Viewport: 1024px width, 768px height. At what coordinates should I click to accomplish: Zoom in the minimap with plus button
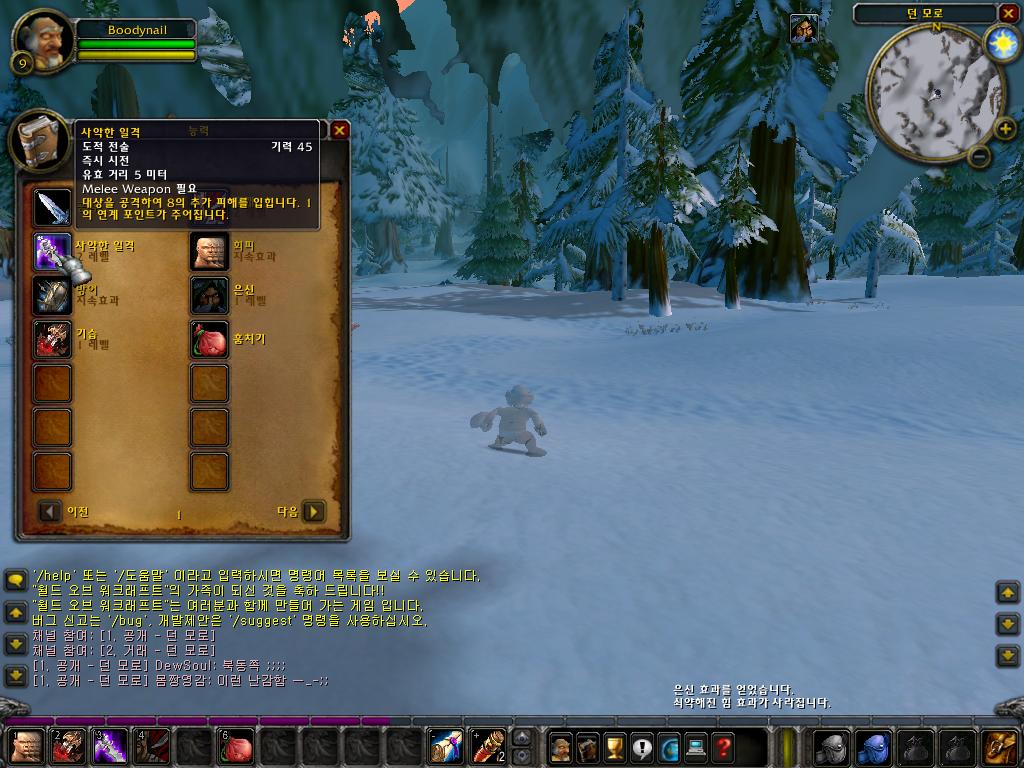[x=1005, y=129]
